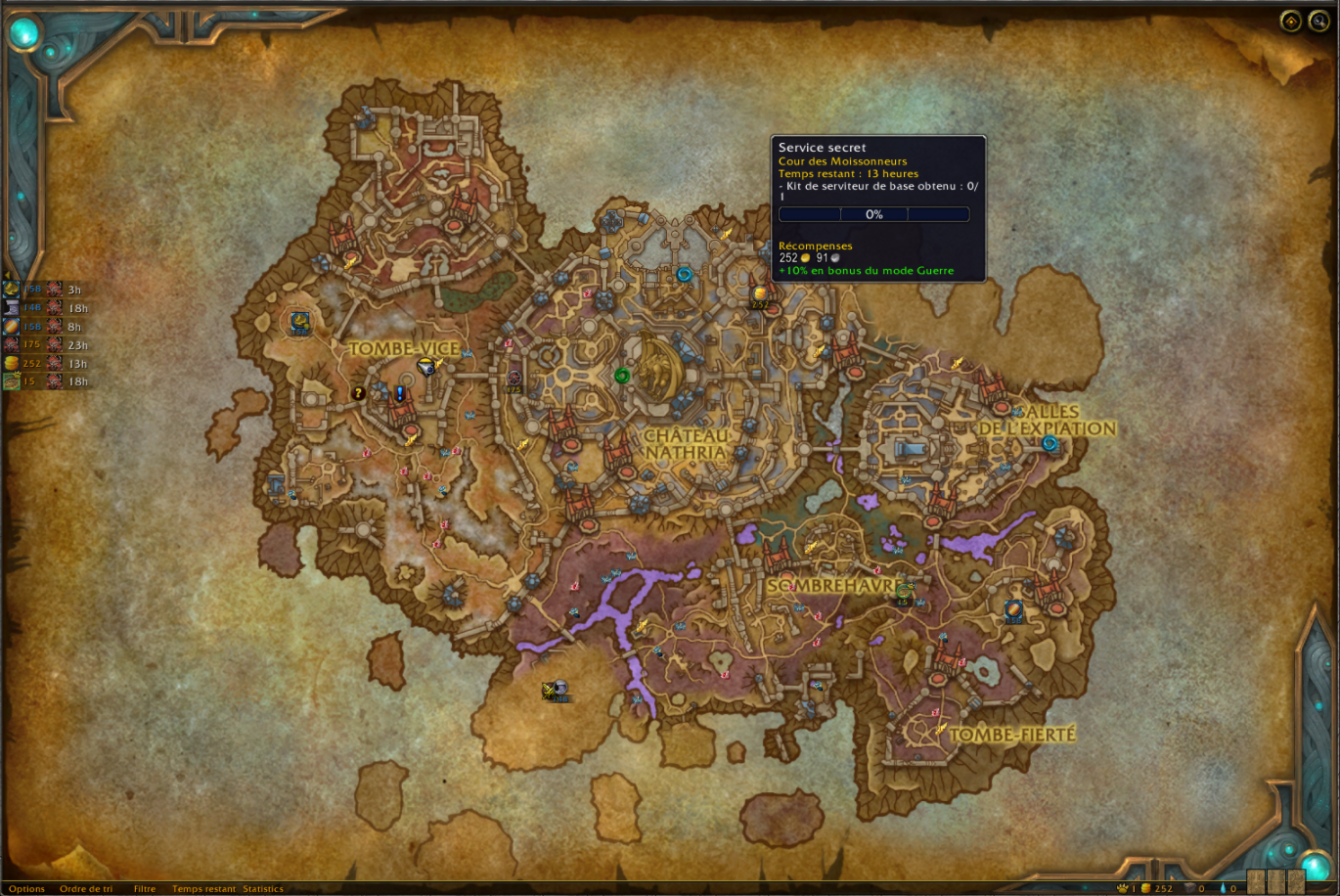Select the 175 reward quest row lasting 23h

tap(46, 344)
